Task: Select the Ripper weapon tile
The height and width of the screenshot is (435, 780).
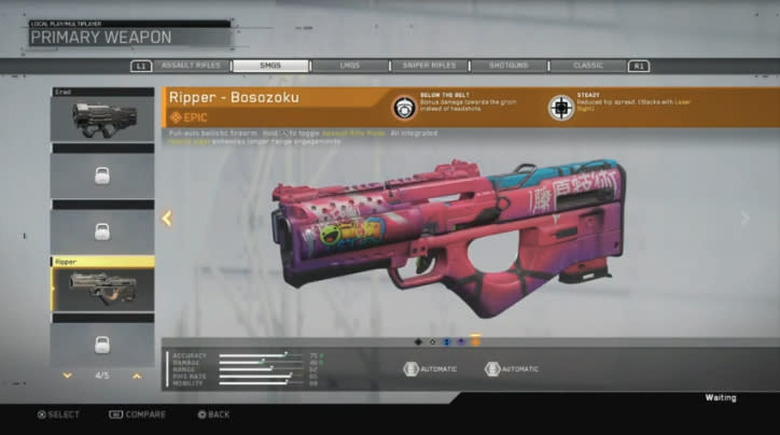Action: coord(103,287)
